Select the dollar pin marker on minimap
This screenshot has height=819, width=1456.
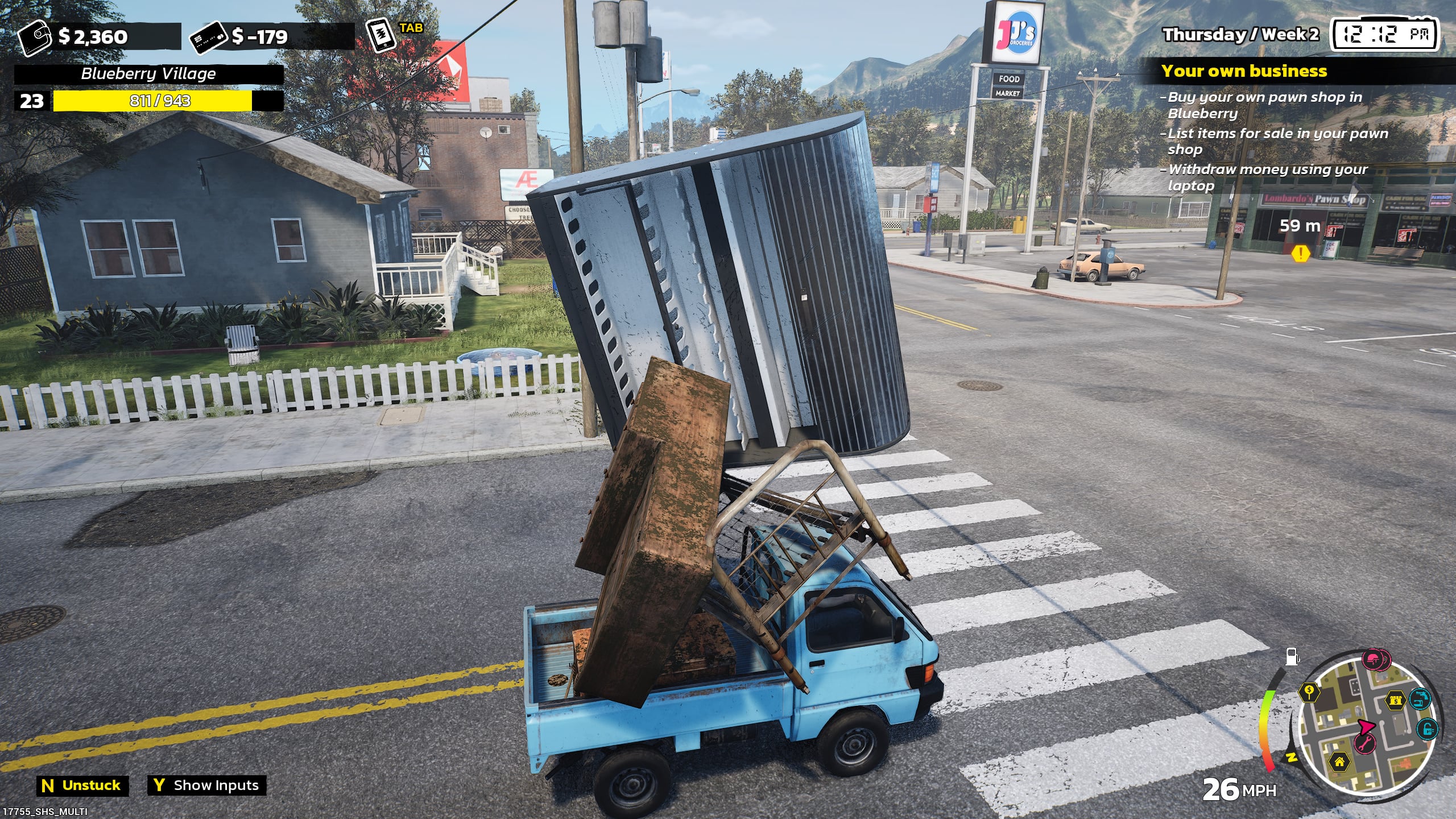(x=1310, y=692)
